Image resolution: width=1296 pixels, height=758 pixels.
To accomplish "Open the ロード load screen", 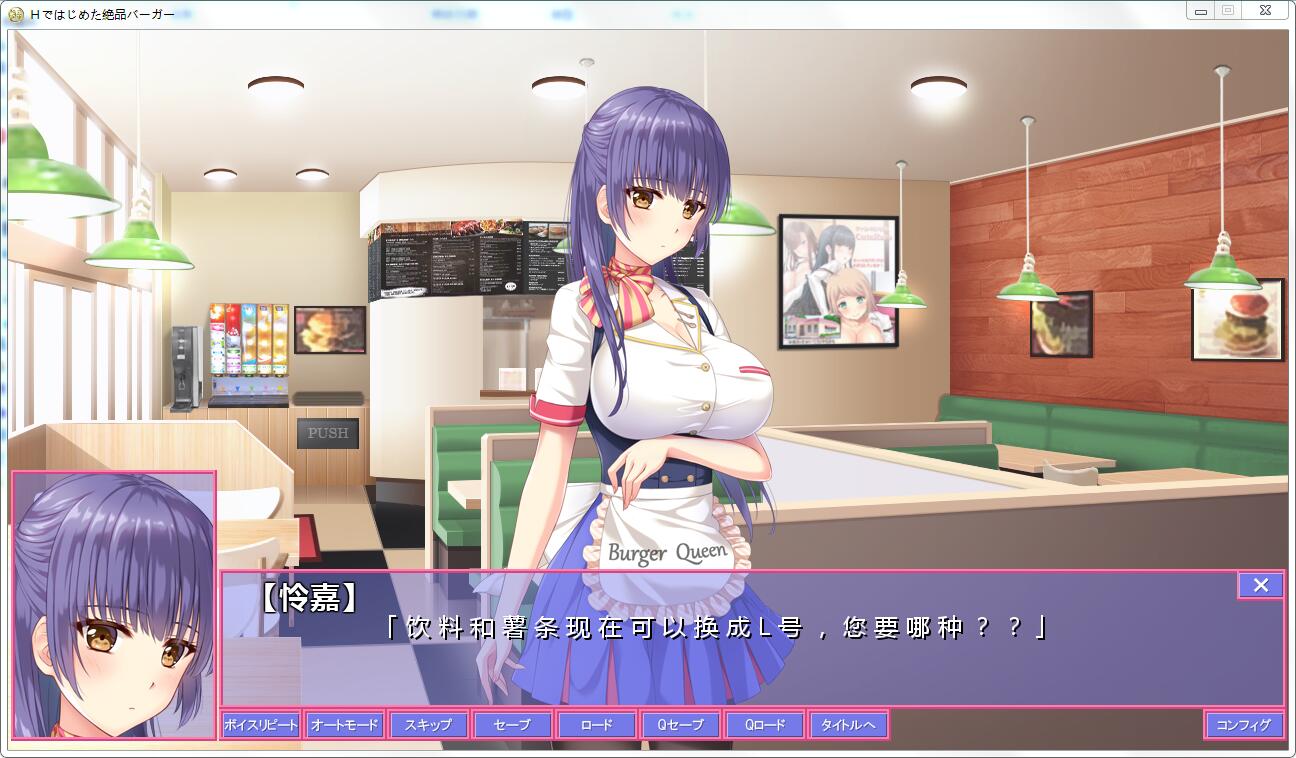I will (x=596, y=724).
